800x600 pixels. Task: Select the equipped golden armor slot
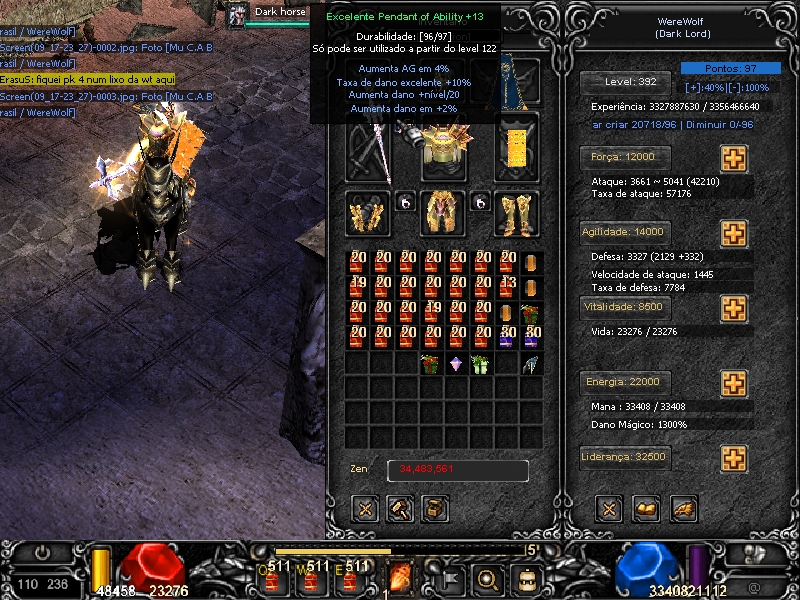[443, 146]
